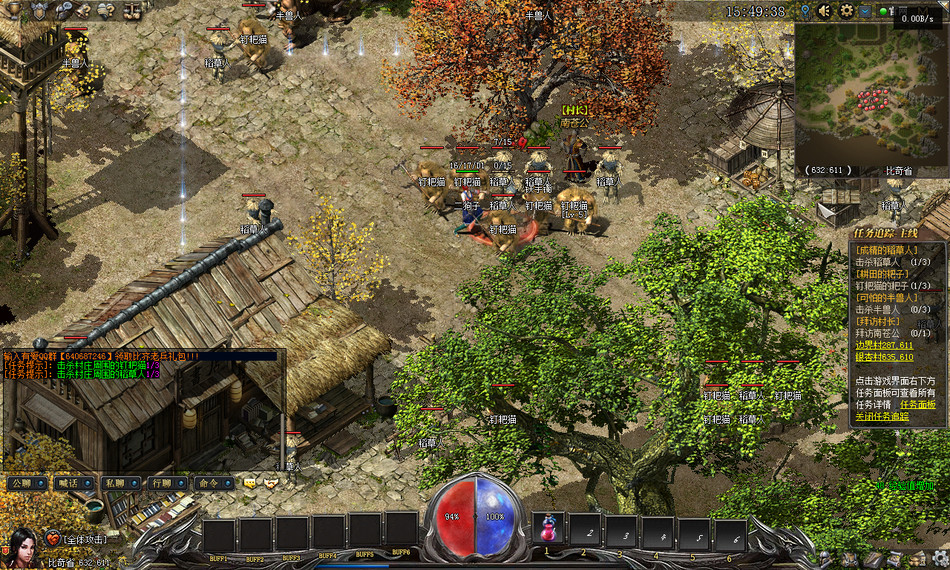Mute sound with the speaker icon
Screen dimensions: 950x570
(x=825, y=11)
